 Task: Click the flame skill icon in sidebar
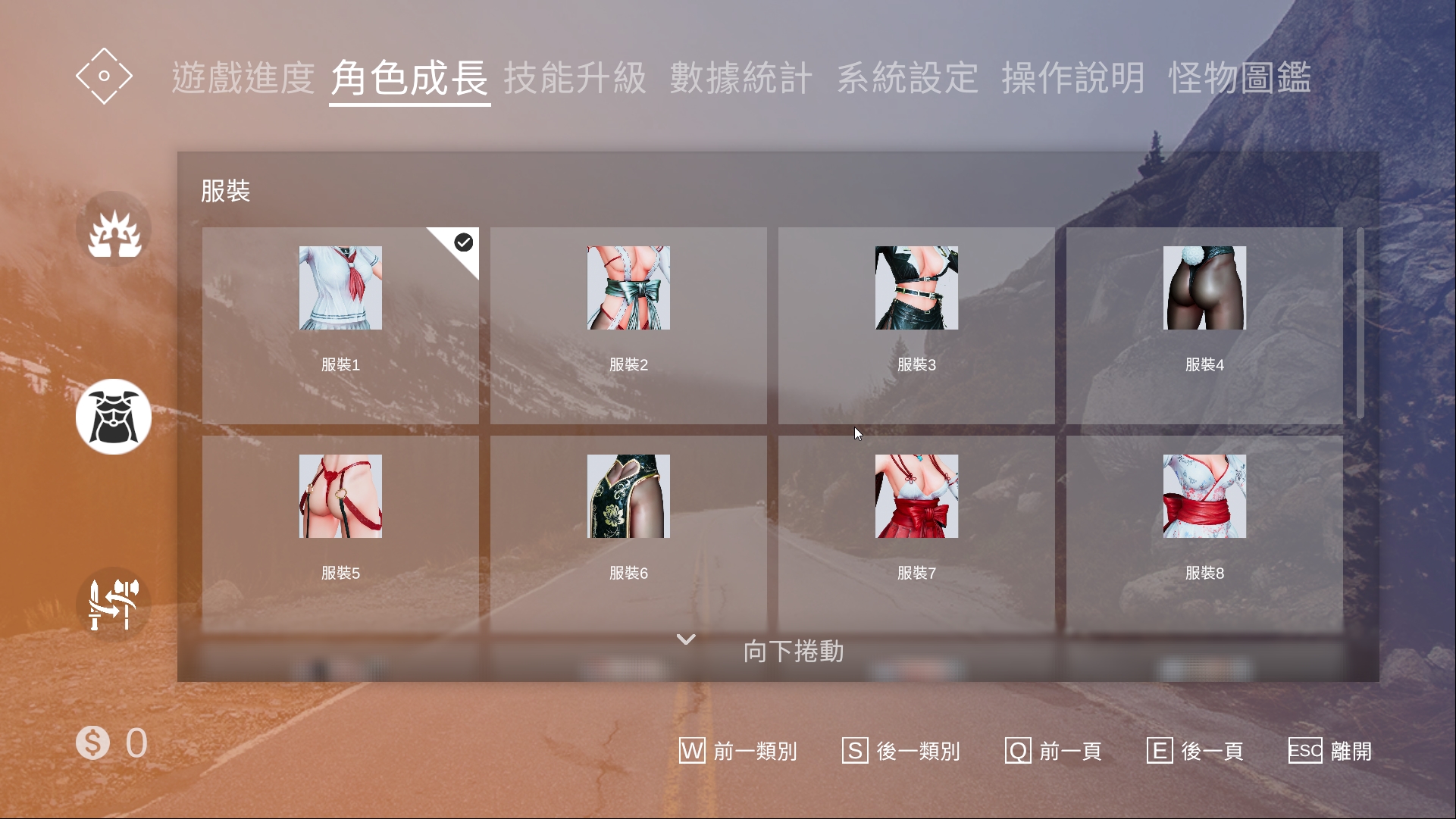114,228
